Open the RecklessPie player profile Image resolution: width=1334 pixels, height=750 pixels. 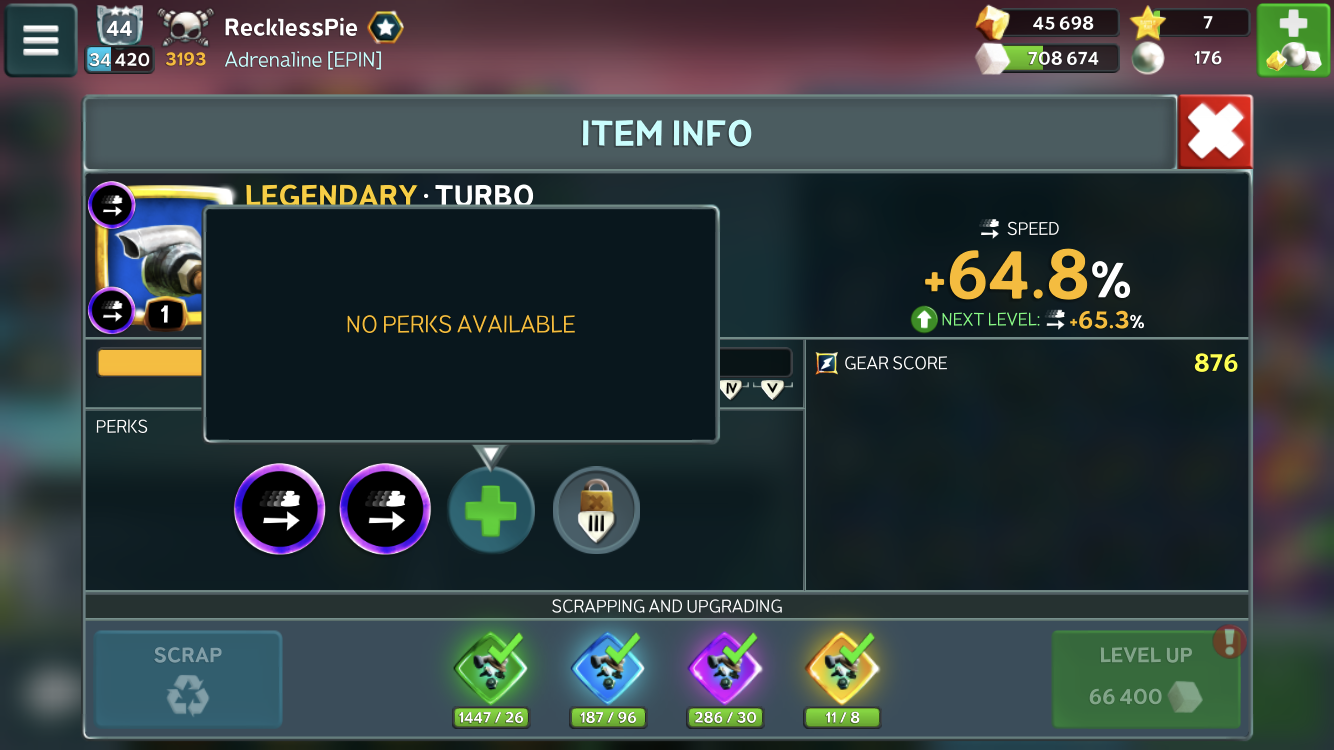pyautogui.click(x=290, y=28)
